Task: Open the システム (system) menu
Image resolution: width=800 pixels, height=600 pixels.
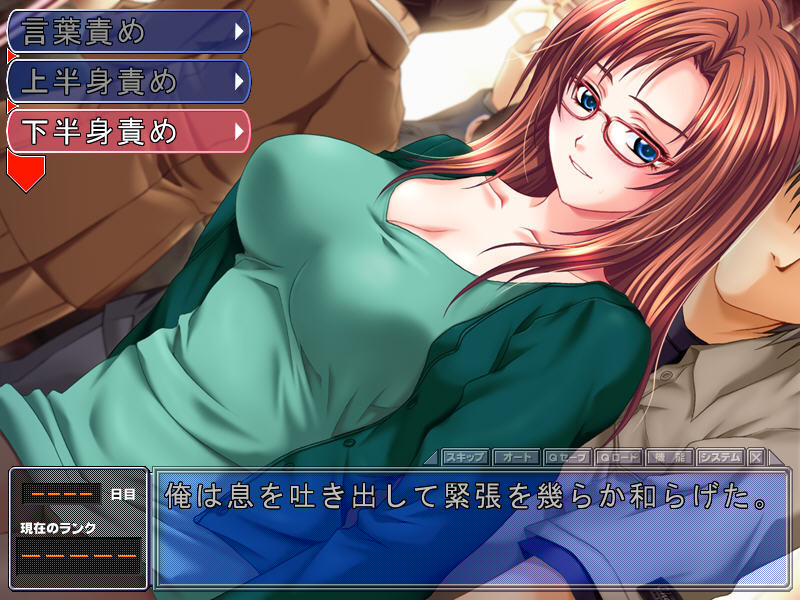Action: [x=720, y=457]
